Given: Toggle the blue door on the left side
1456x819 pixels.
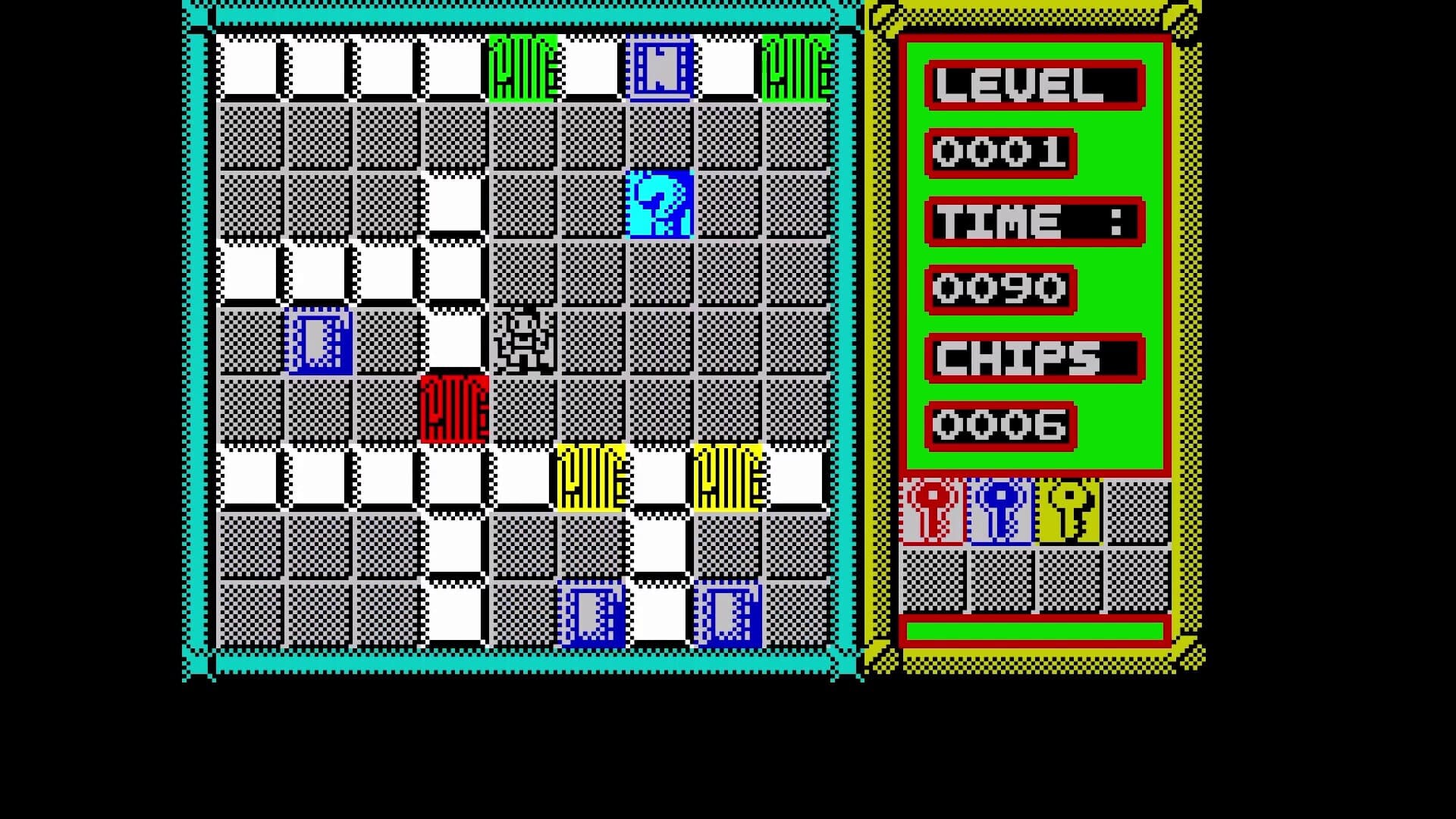Looking at the screenshot, I should click(x=318, y=343).
